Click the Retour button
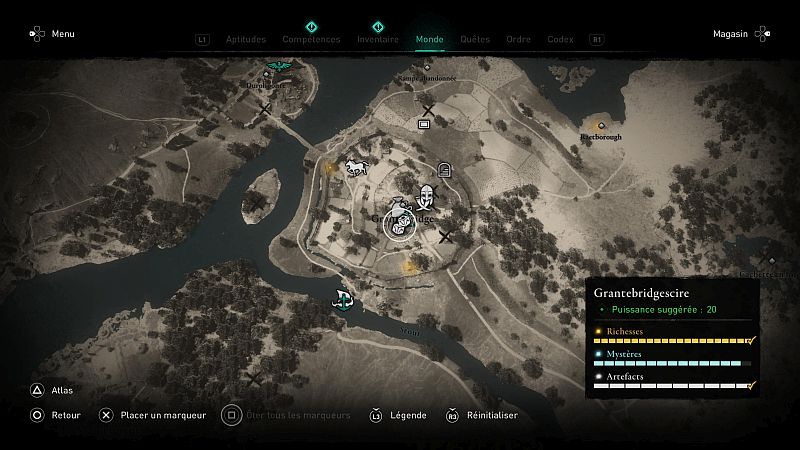 (55, 415)
